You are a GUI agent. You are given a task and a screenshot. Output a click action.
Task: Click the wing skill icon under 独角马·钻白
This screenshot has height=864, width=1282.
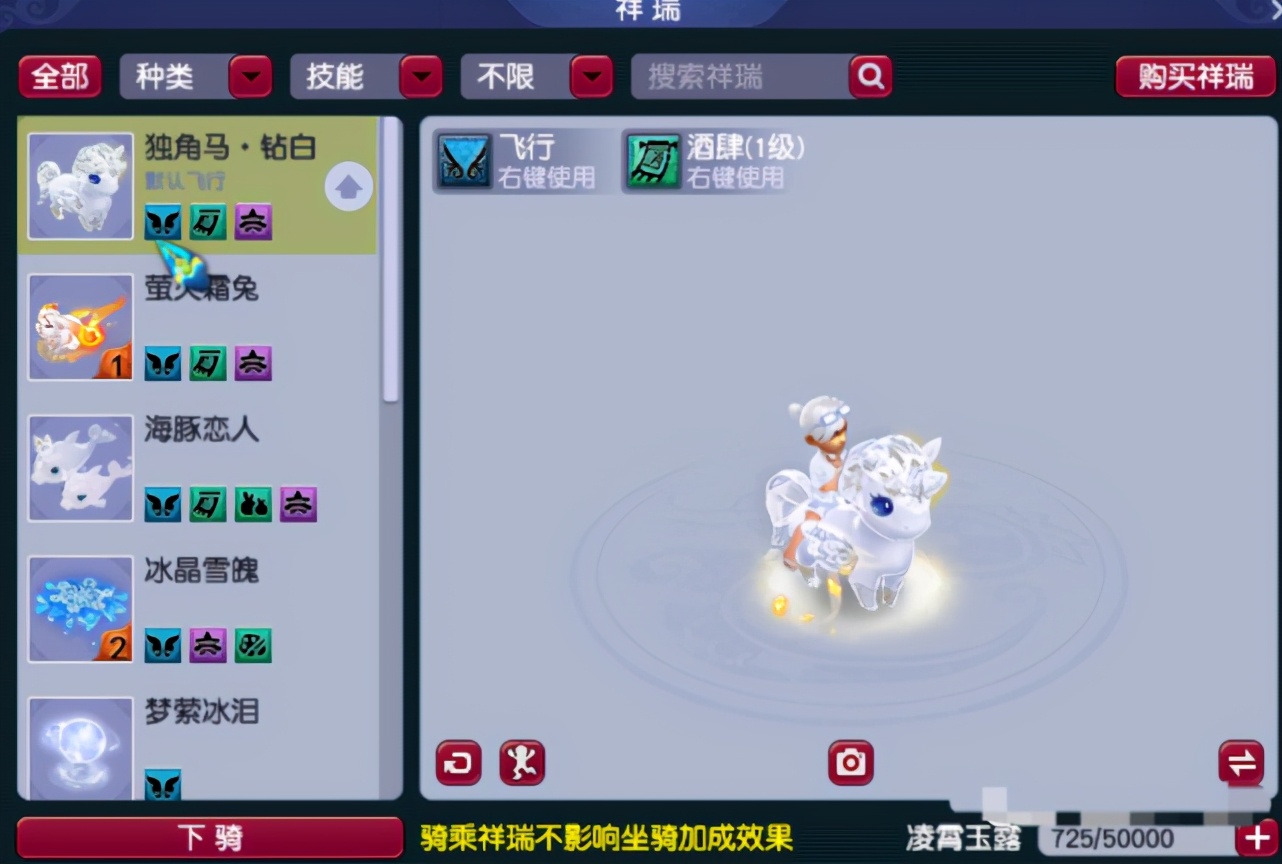(163, 222)
